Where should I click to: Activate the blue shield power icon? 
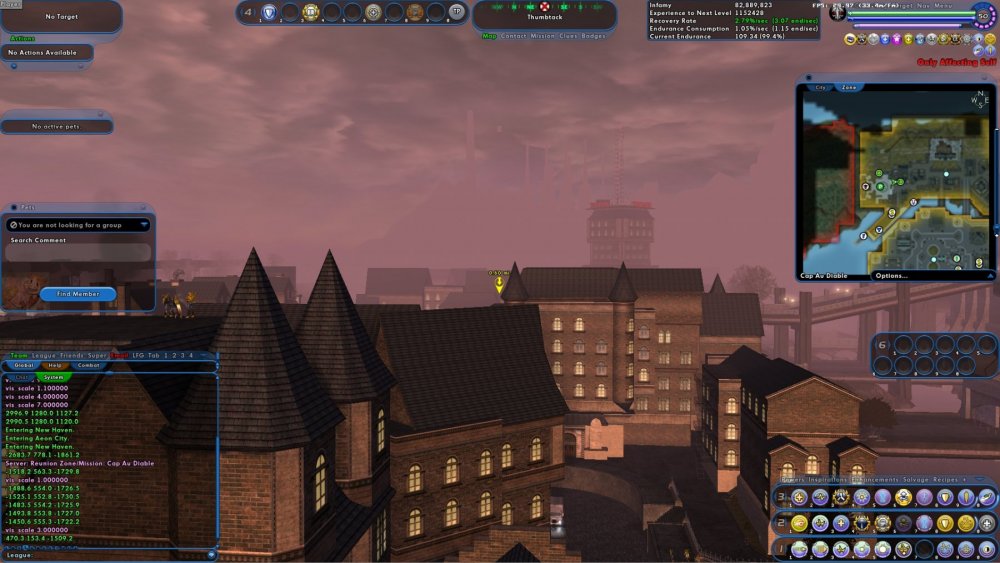268,12
